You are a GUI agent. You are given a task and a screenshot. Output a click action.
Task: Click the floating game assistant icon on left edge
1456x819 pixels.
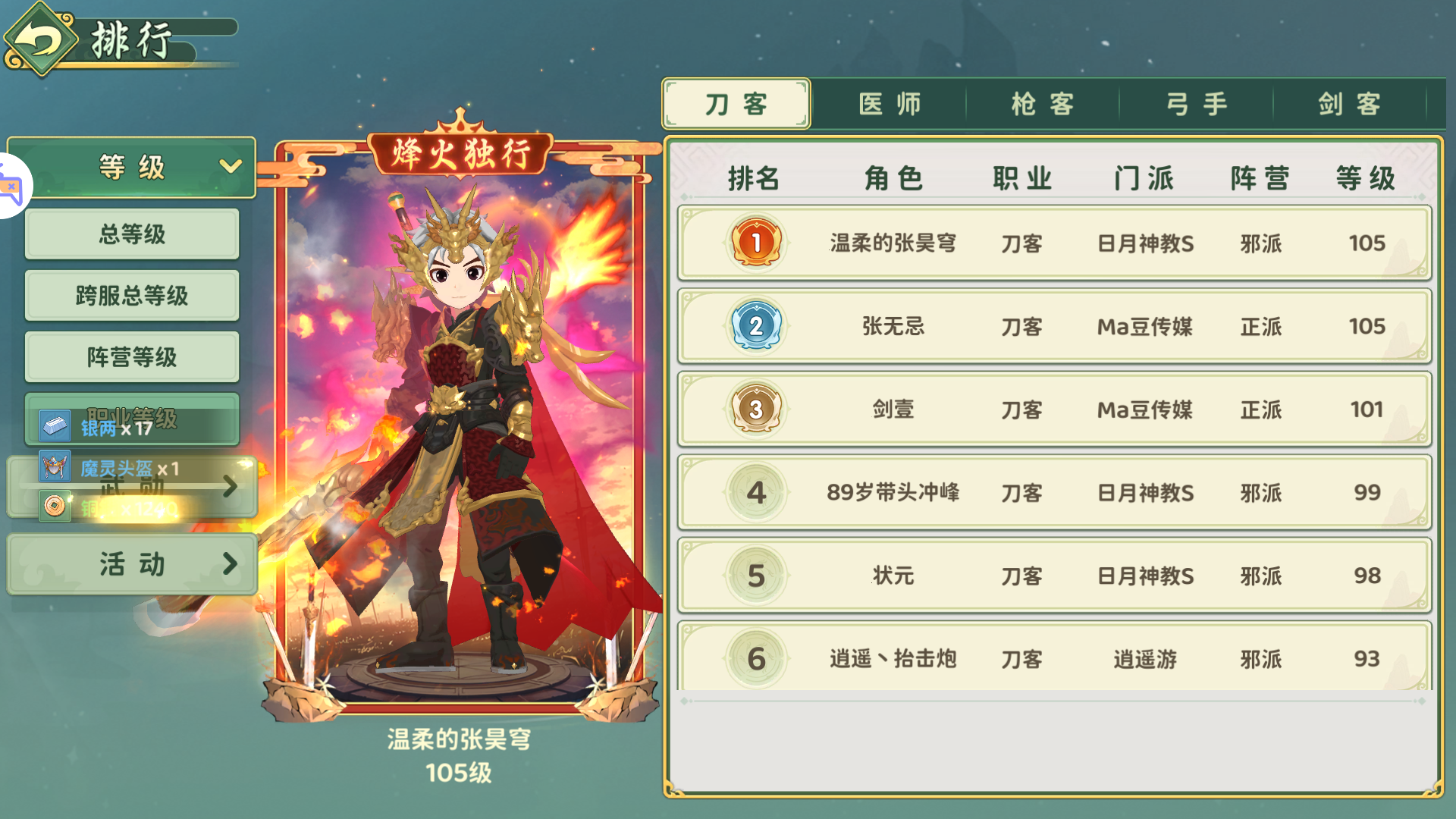11,187
